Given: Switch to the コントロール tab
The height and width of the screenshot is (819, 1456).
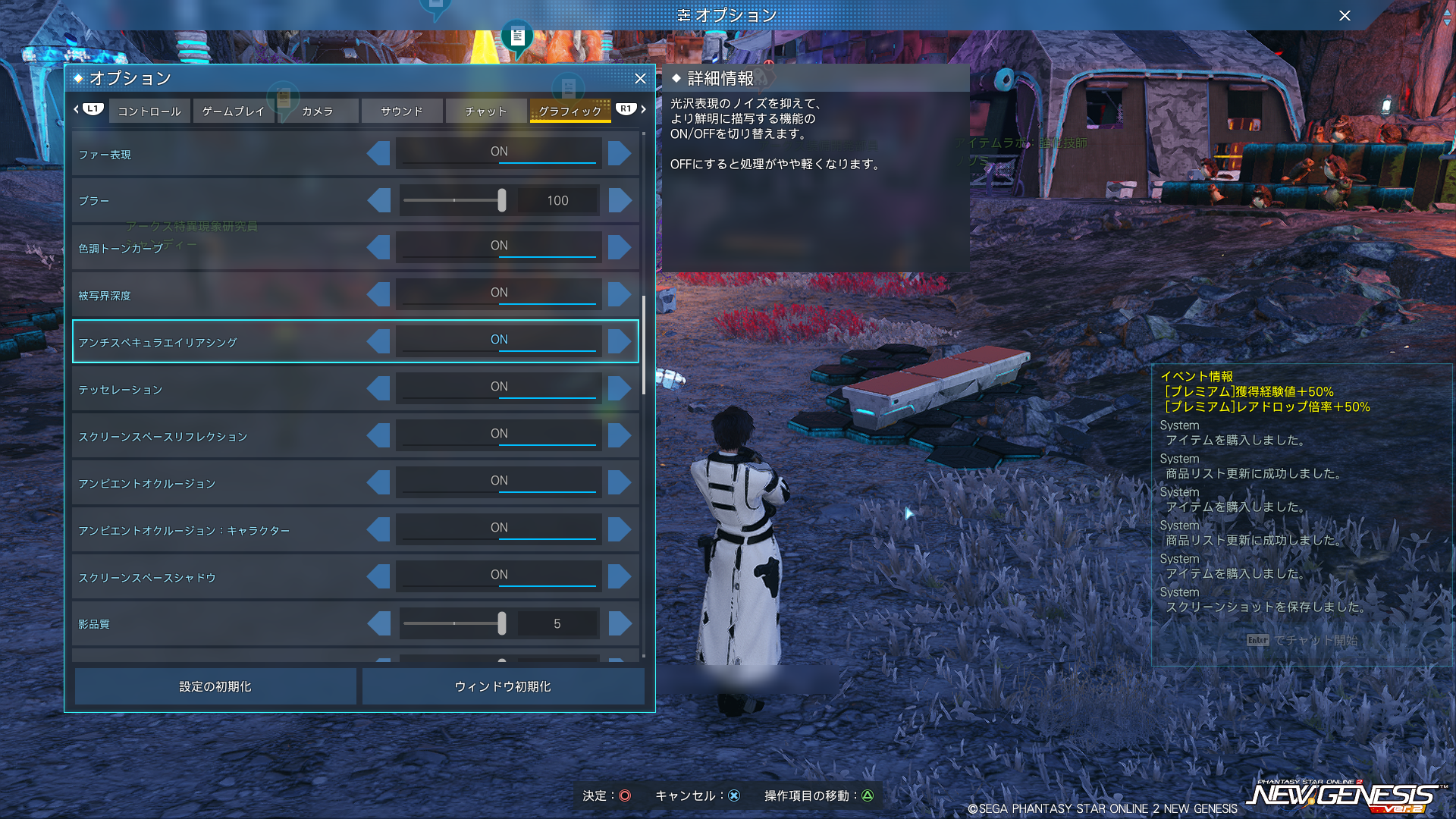Looking at the screenshot, I should coord(149,111).
